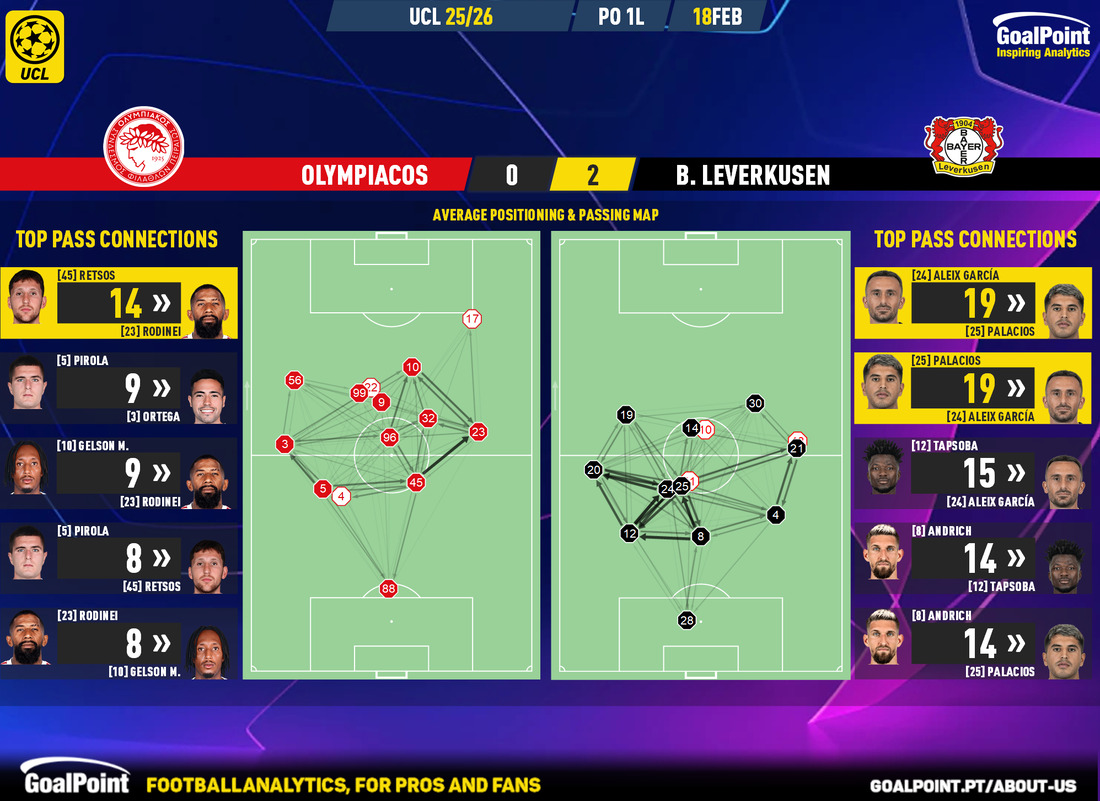Open the GoalPoint Inspiring Analytics logo

[1042, 38]
